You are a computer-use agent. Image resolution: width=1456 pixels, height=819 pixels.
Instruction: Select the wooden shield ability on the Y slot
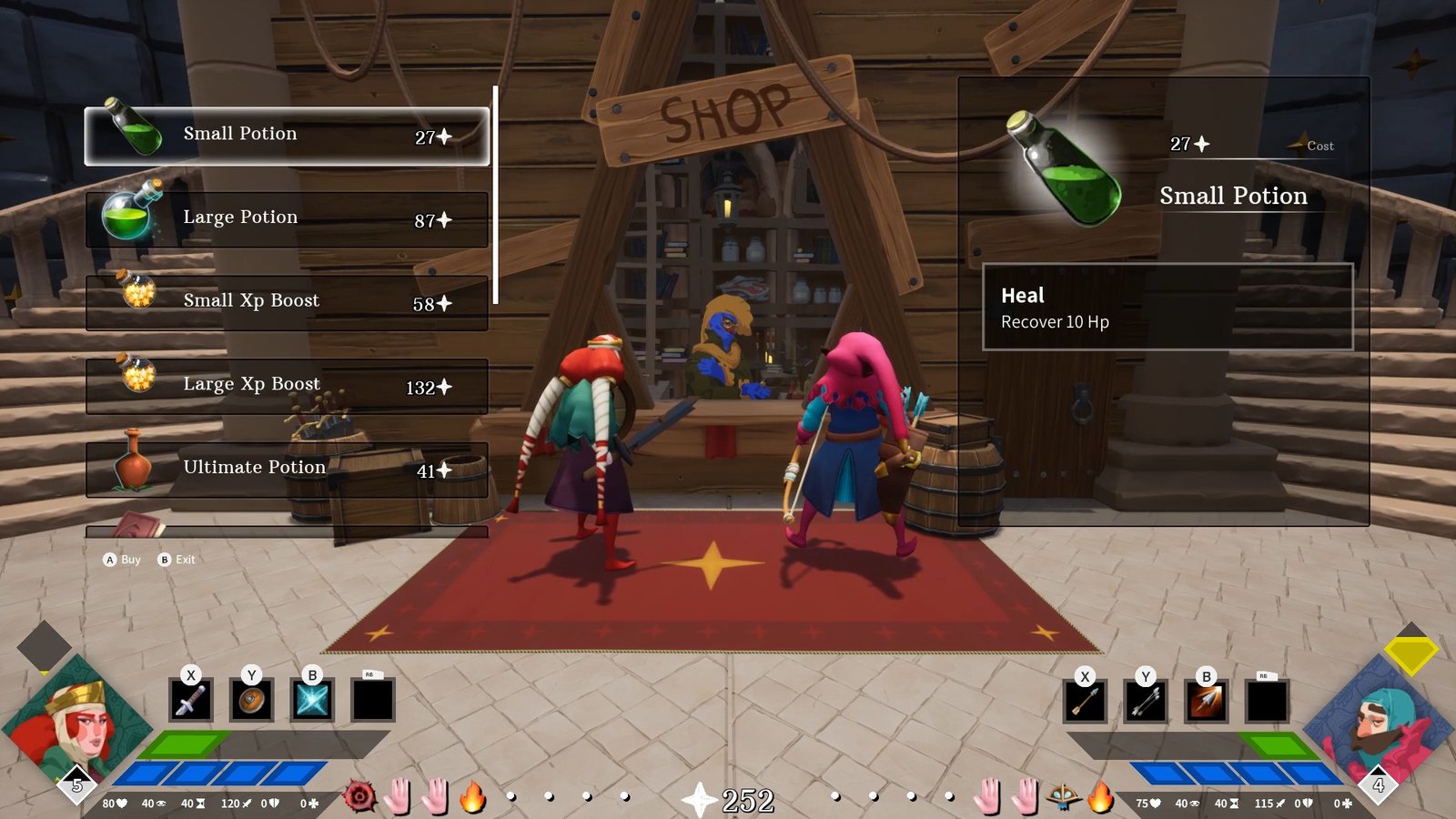(x=251, y=699)
